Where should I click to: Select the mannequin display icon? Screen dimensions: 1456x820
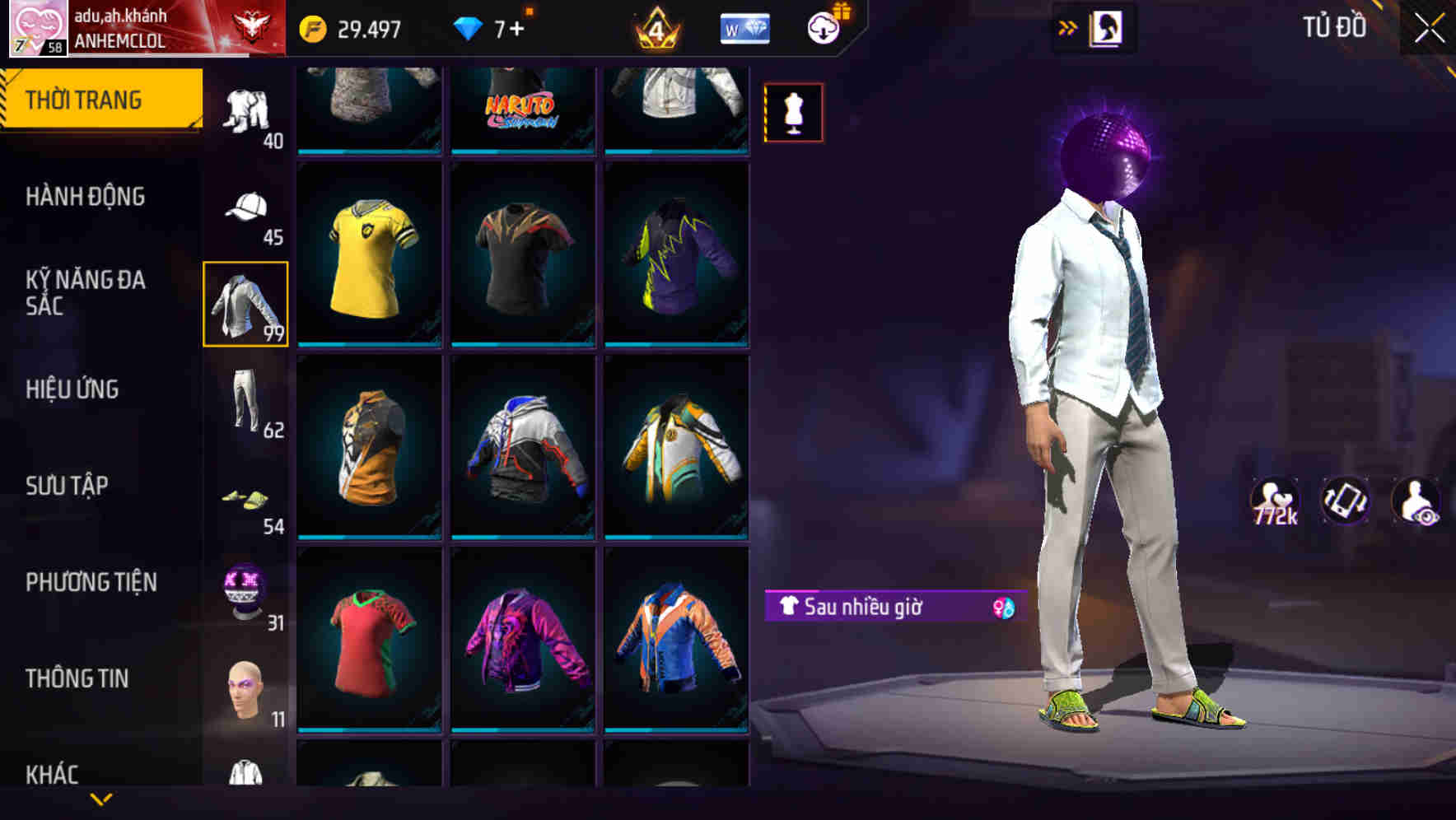793,112
